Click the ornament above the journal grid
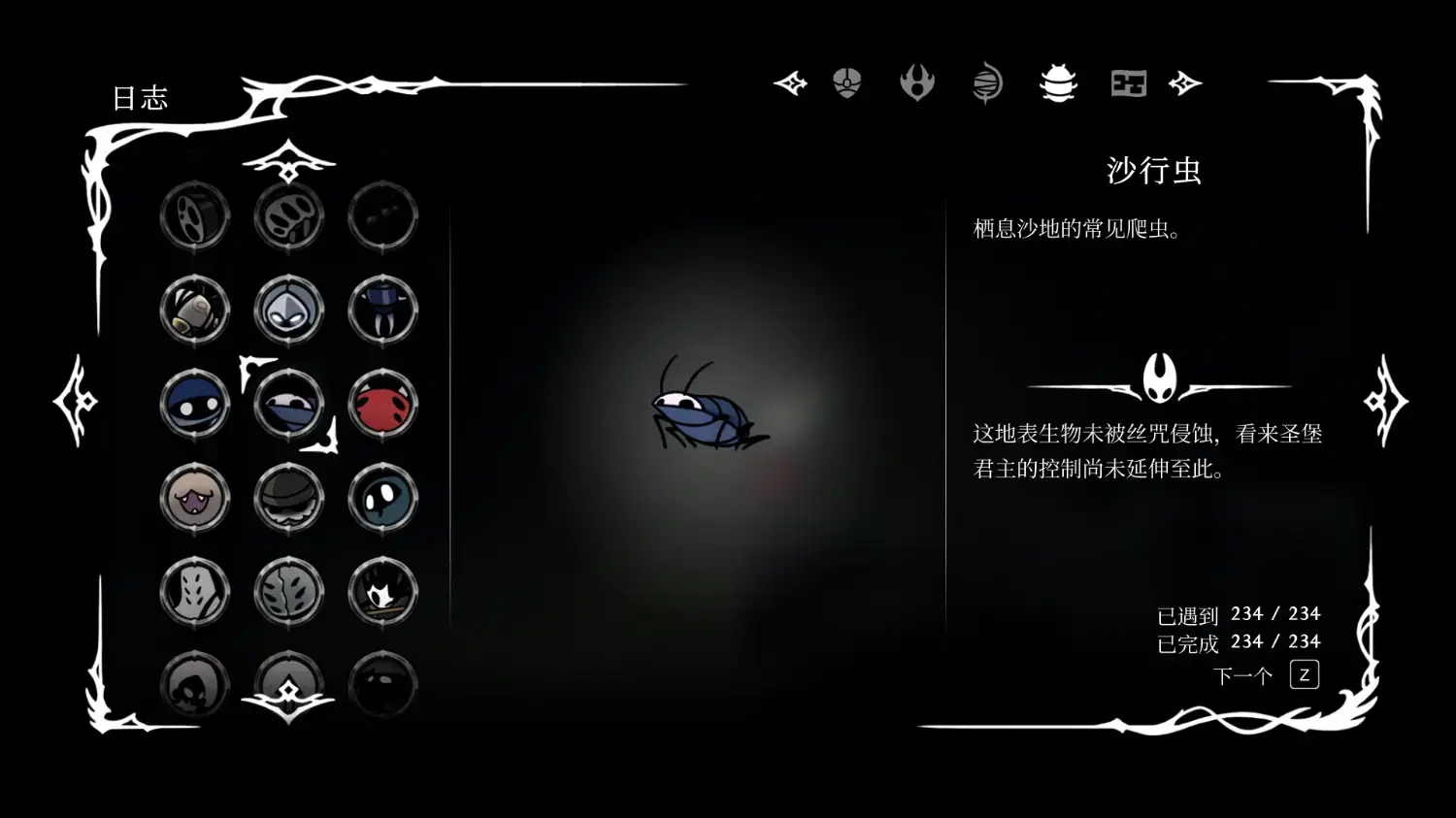Screen dimensions: 1456x818 click(288, 165)
